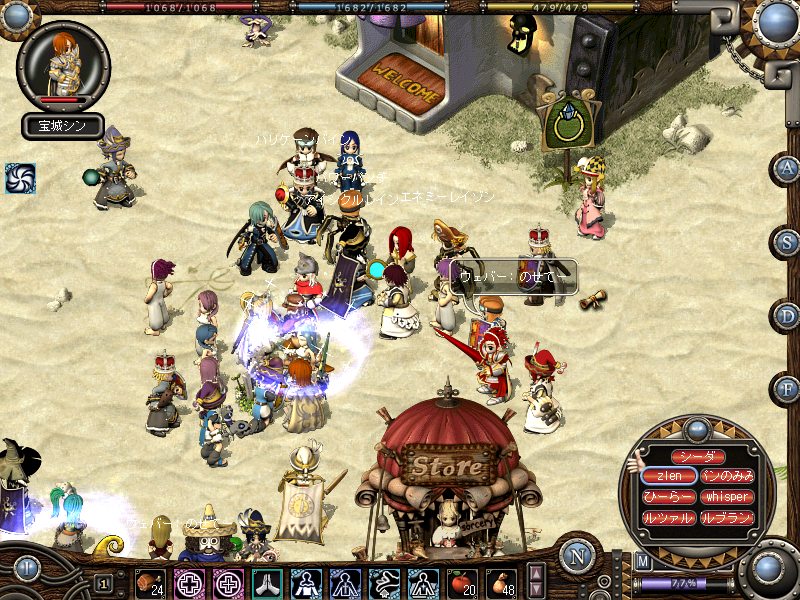Use the red apple slot with 20
Screen dimensions: 800x600
click(462, 582)
